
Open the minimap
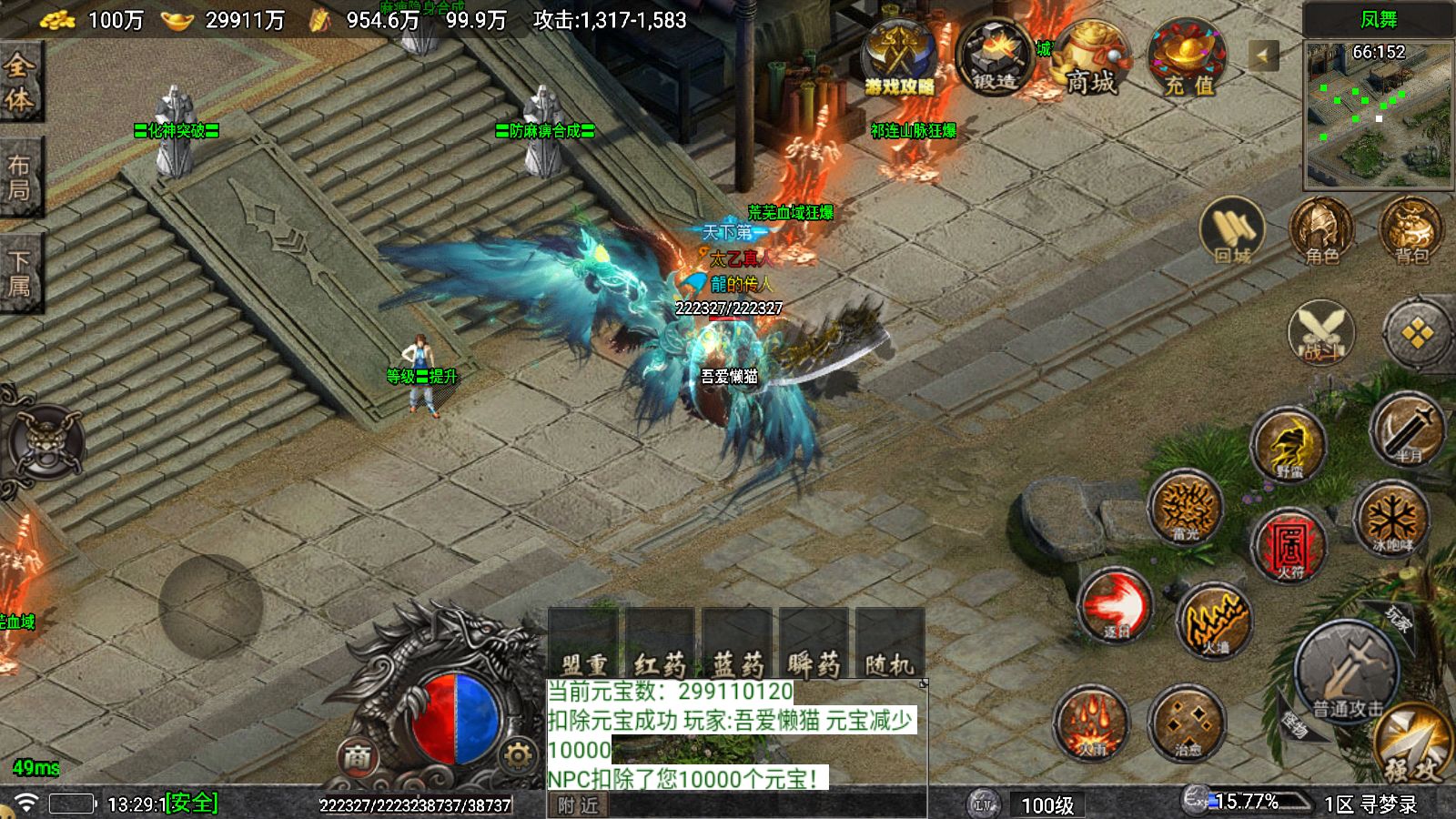pyautogui.click(x=1378, y=114)
